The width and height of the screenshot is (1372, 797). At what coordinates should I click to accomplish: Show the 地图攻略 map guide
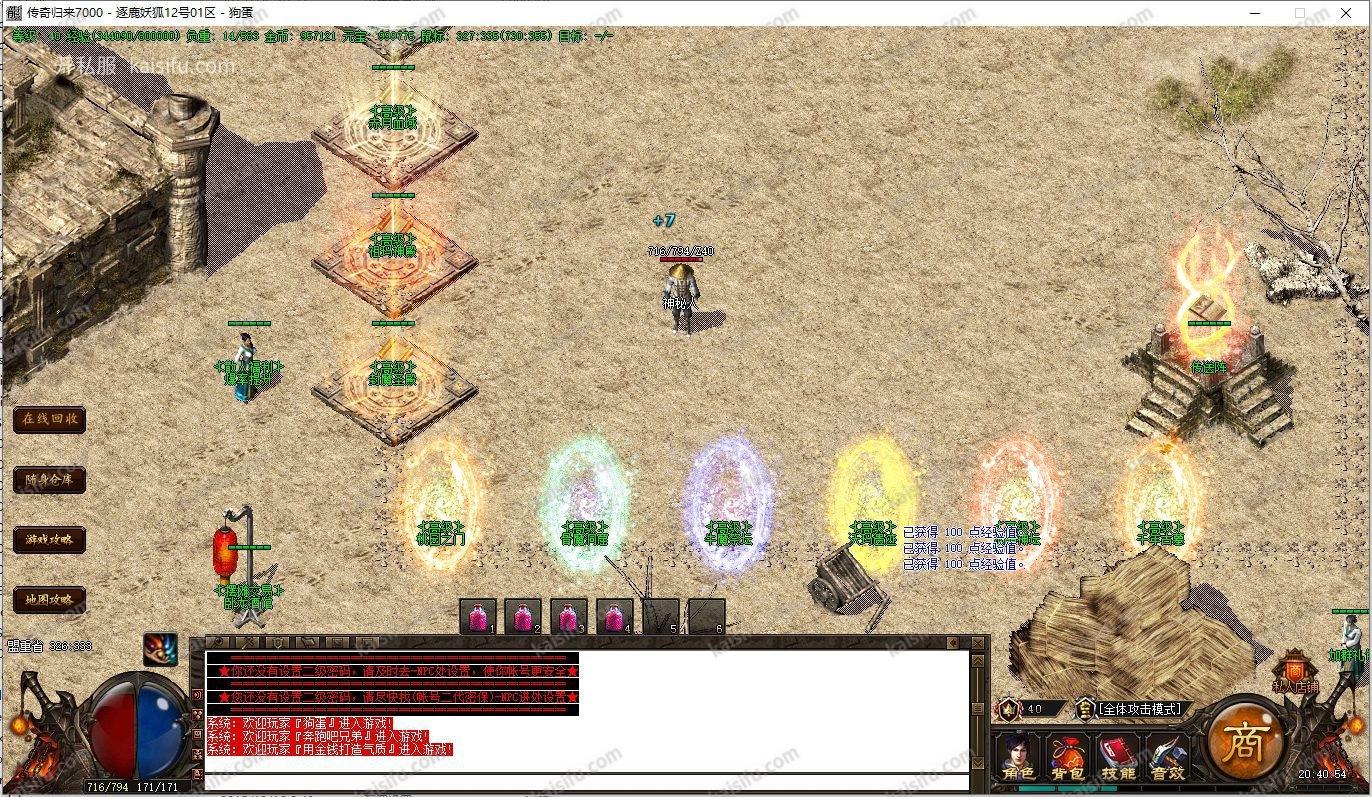click(49, 600)
